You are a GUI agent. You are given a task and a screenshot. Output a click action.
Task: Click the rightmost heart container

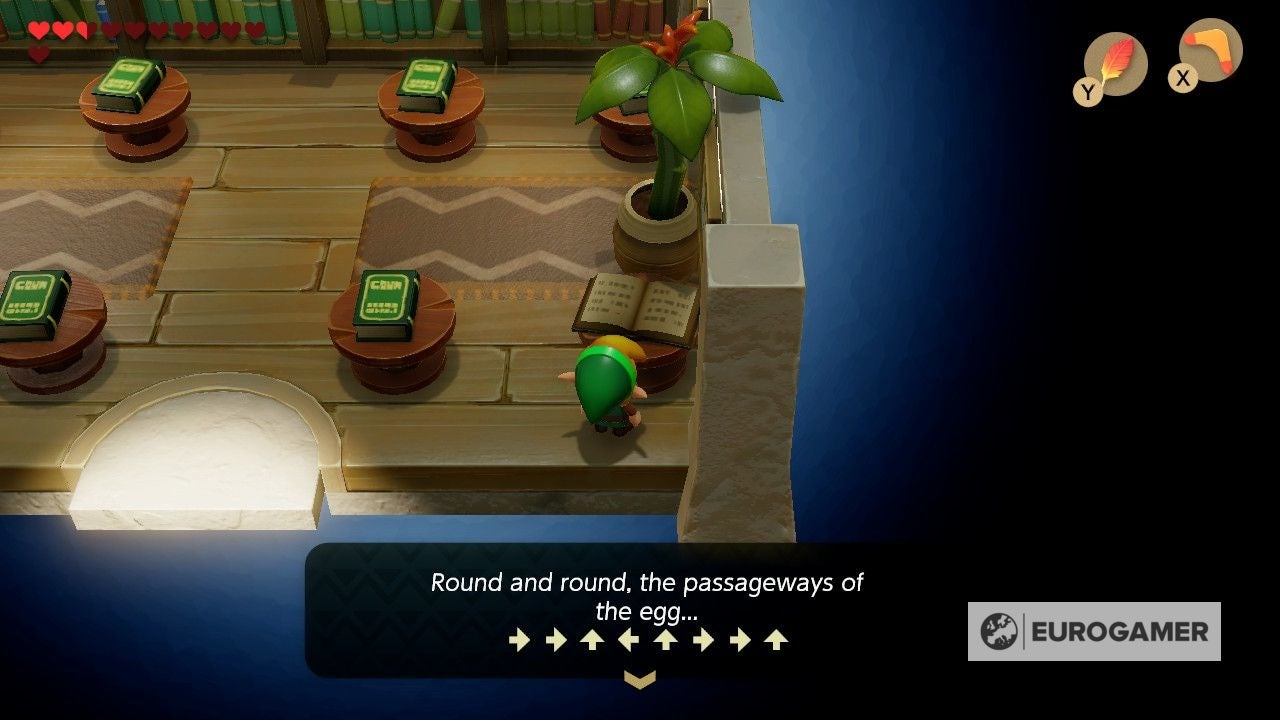255,29
